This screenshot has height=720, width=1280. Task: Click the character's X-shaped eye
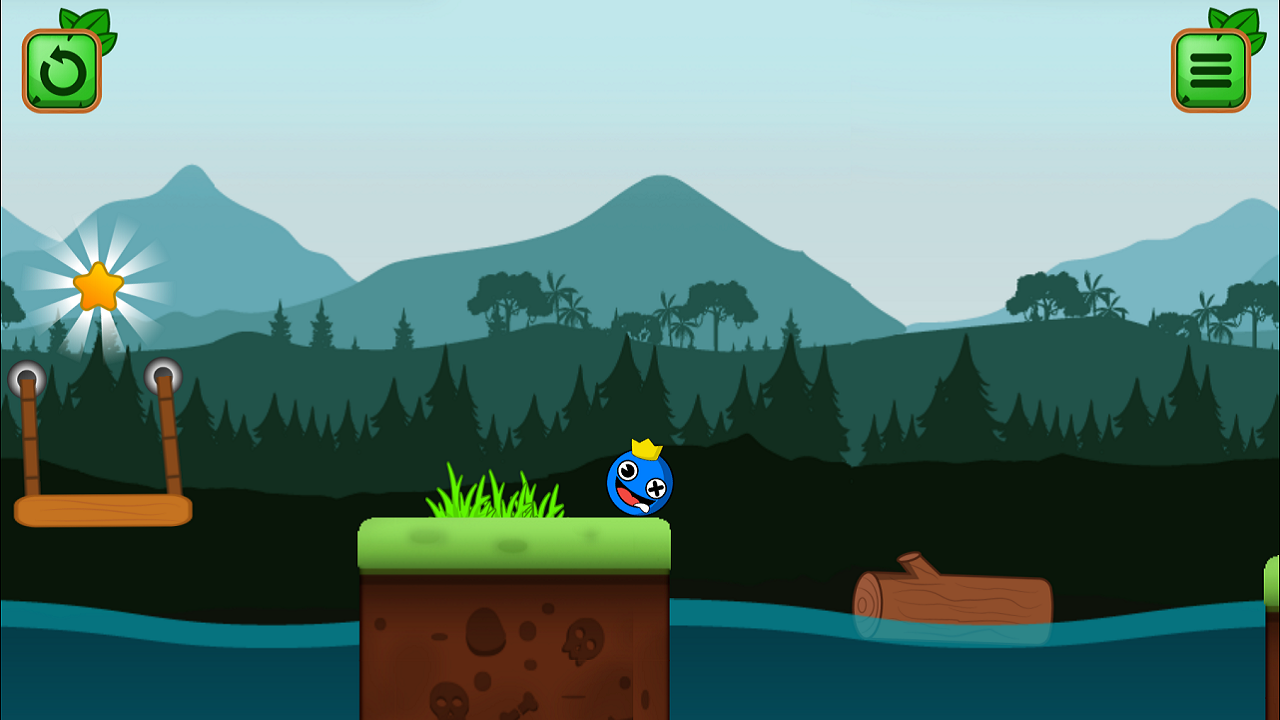point(657,487)
